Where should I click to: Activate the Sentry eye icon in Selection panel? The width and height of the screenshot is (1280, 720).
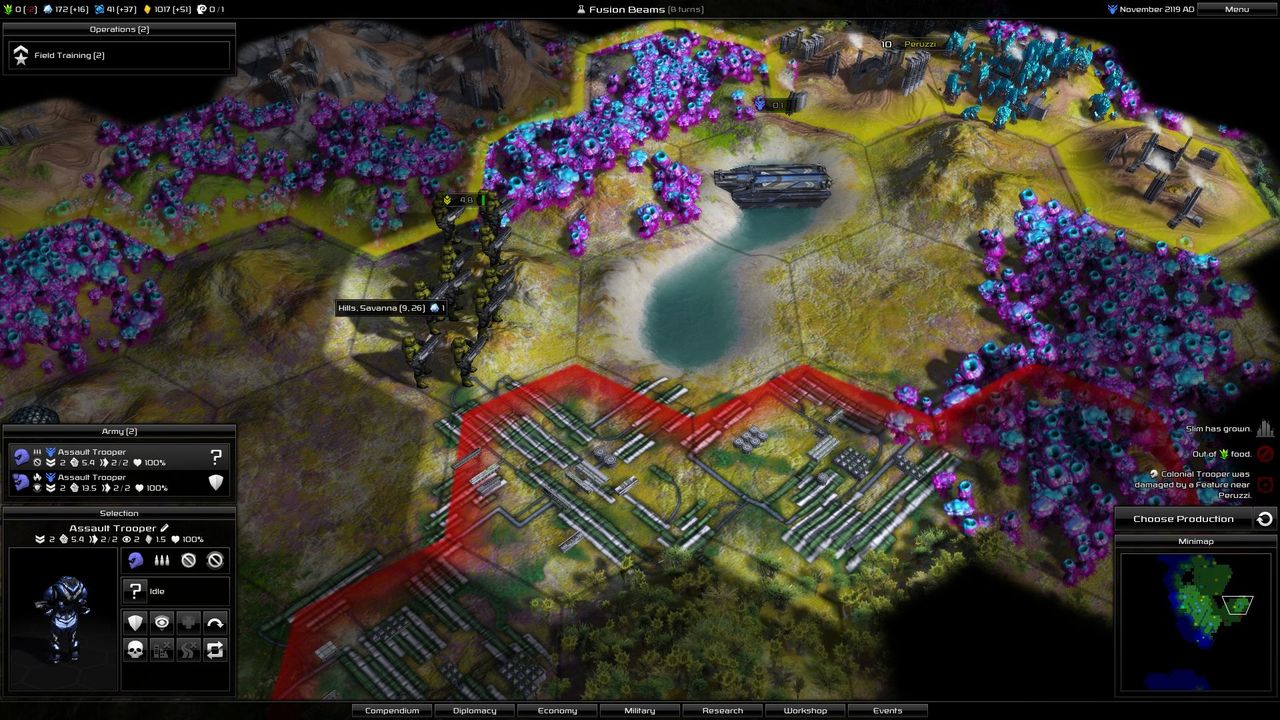(x=161, y=622)
